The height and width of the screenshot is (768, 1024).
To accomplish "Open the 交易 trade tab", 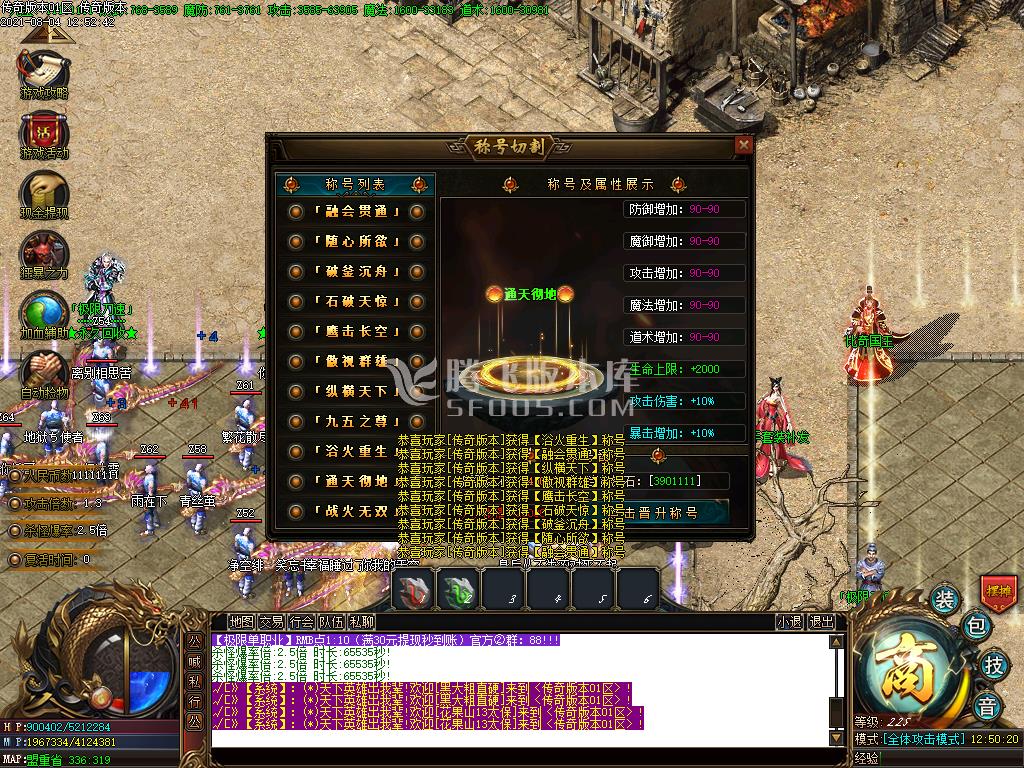I will pos(271,622).
